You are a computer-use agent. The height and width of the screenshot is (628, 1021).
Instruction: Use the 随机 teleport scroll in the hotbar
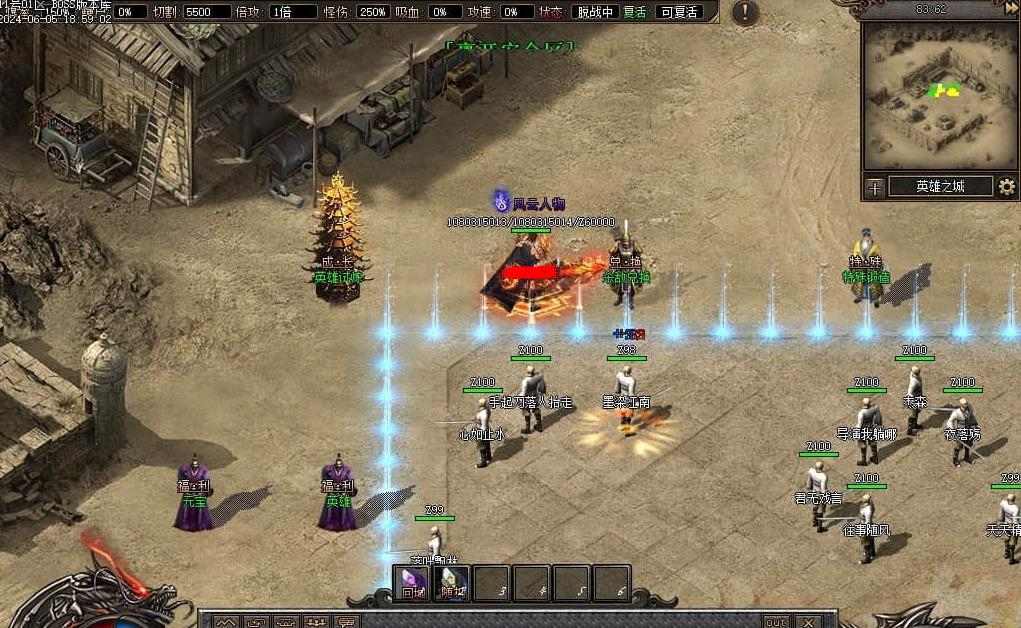[453, 584]
